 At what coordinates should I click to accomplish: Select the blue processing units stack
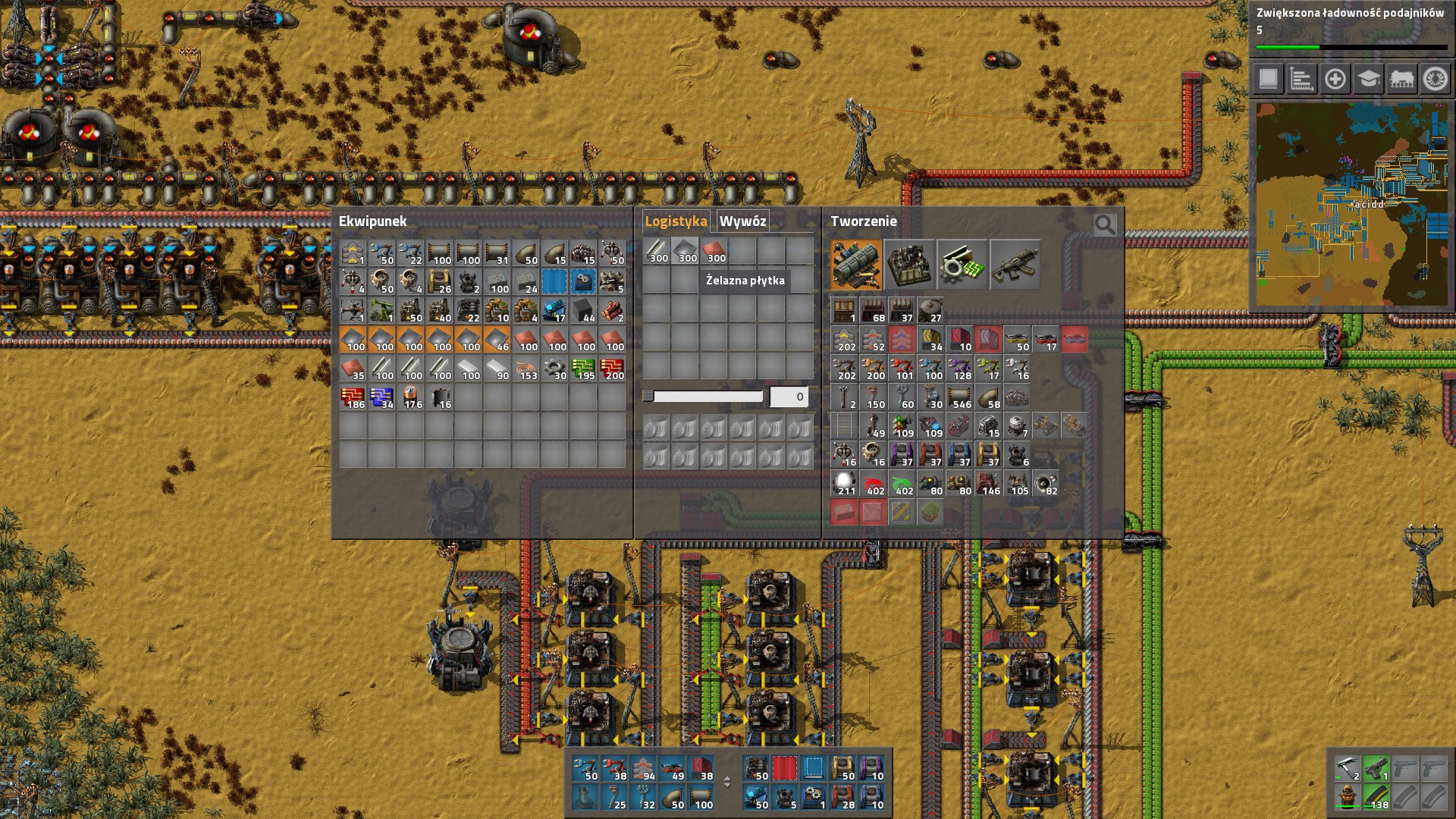[381, 398]
